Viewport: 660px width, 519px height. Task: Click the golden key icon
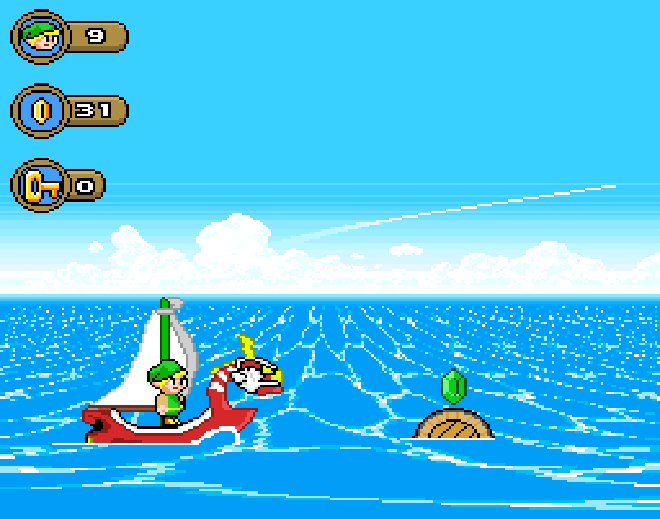(x=39, y=185)
